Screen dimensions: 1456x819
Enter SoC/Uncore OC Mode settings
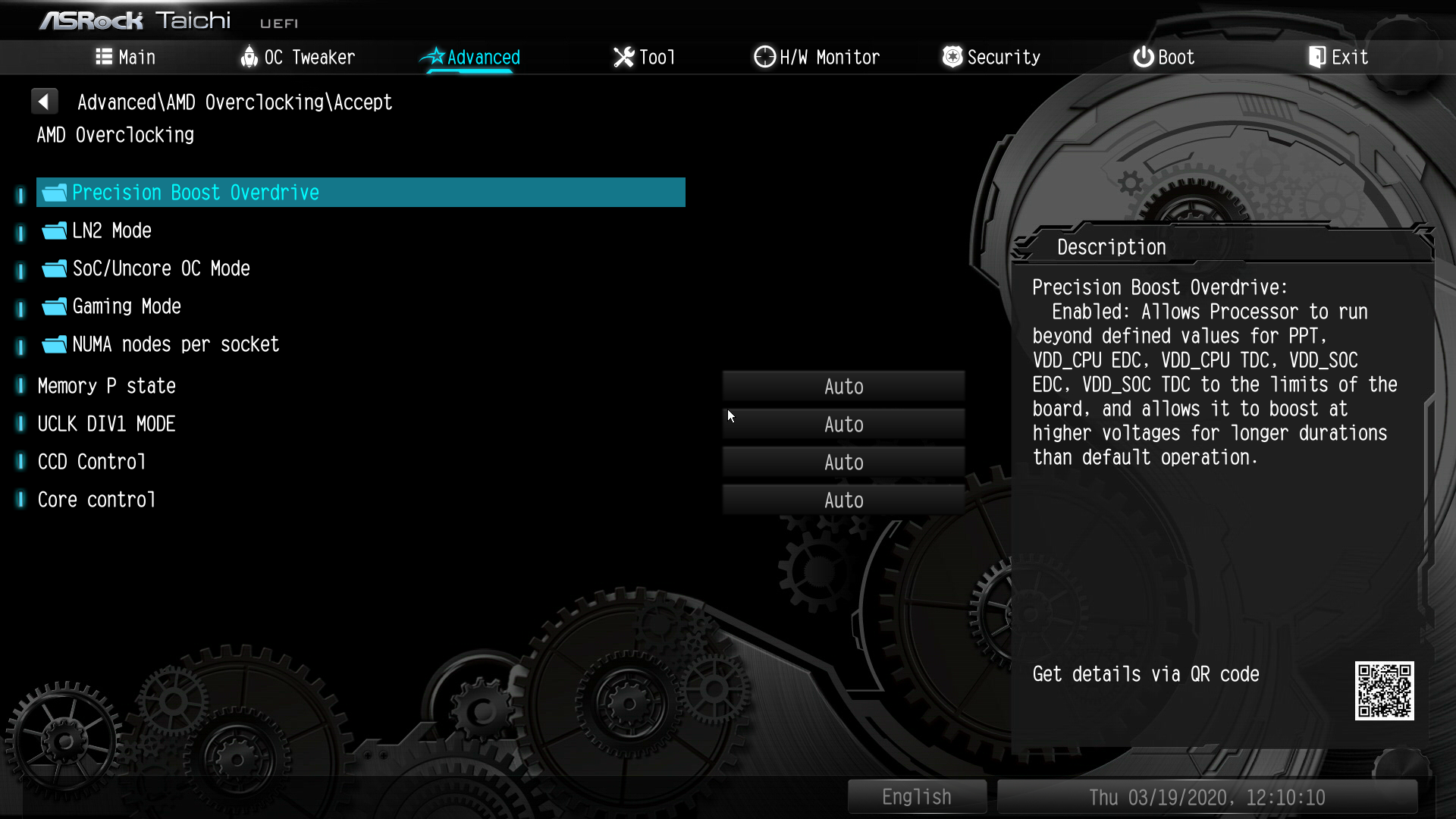pos(161,268)
